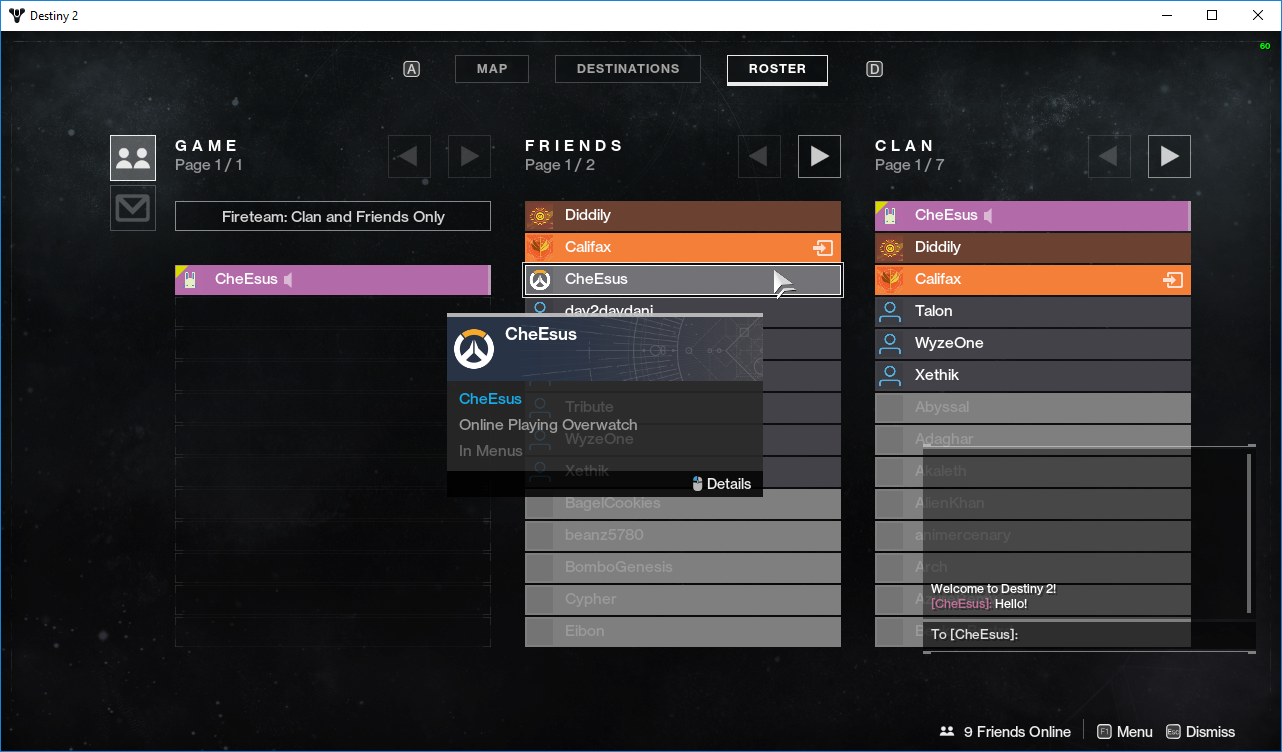The image size is (1282, 752).
Task: Choose Califax in the Friends list
Action: coord(683,247)
